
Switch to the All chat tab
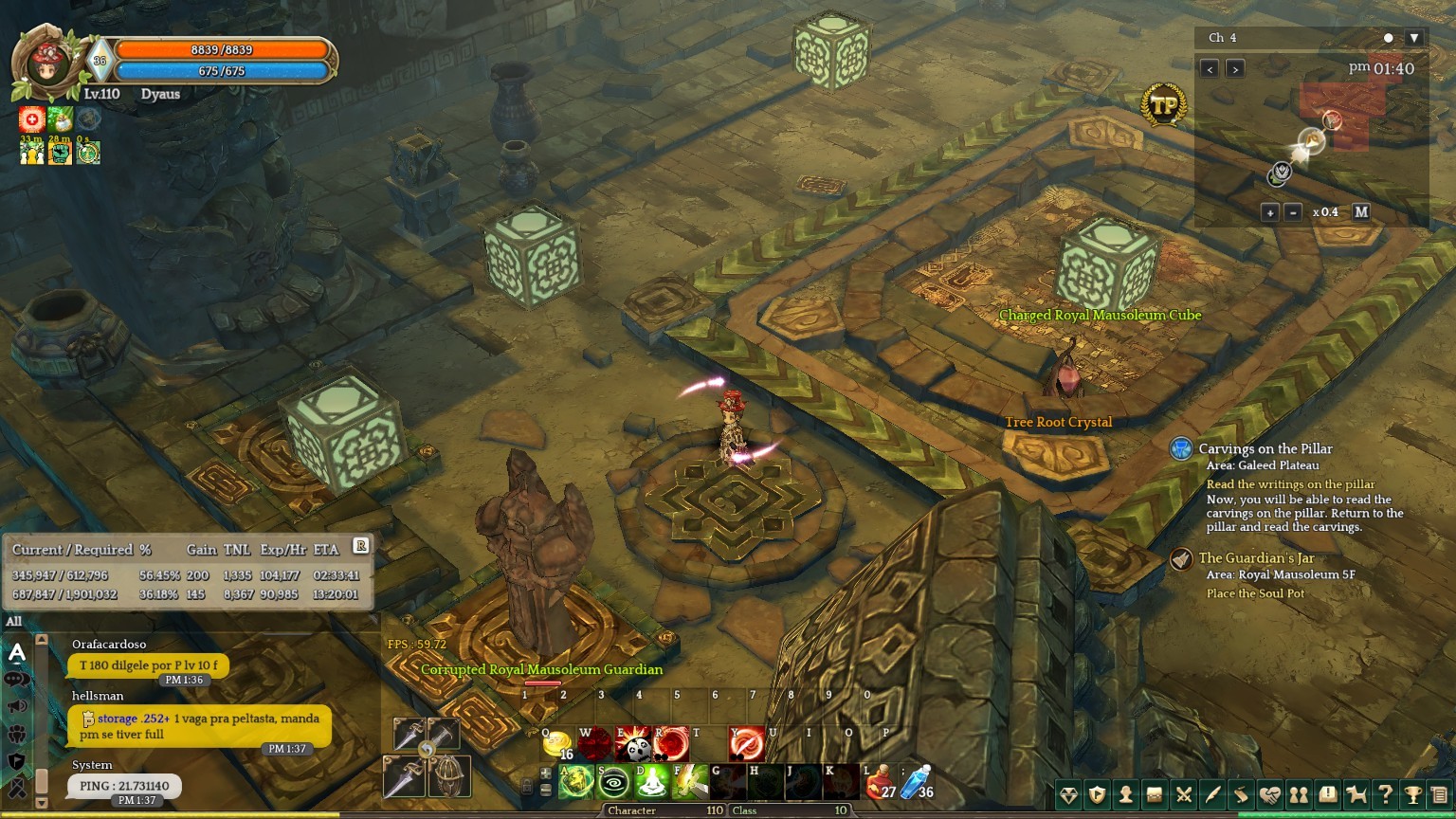click(14, 622)
